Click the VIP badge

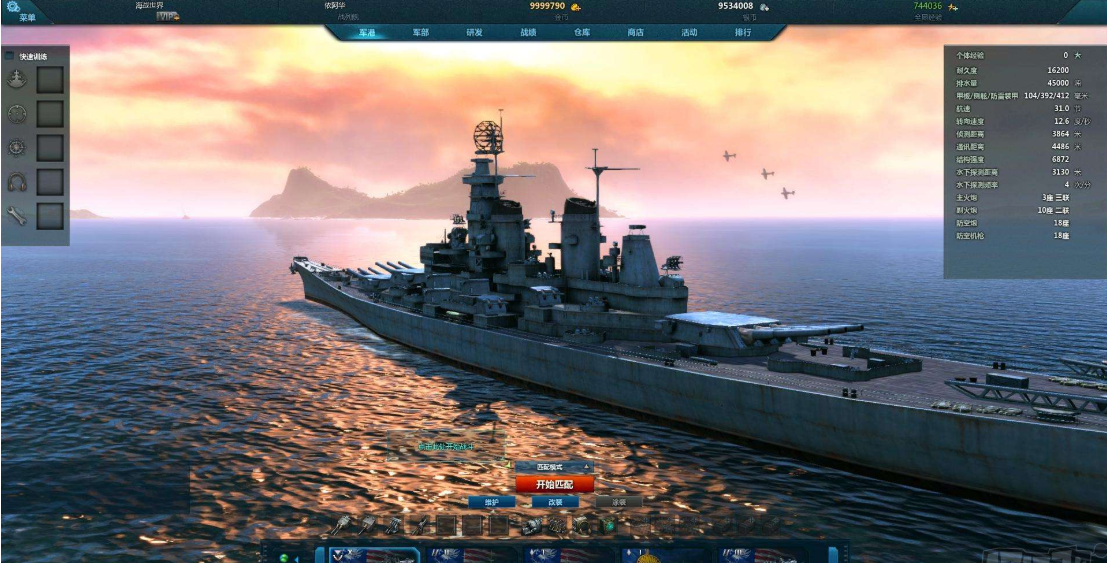[166, 16]
